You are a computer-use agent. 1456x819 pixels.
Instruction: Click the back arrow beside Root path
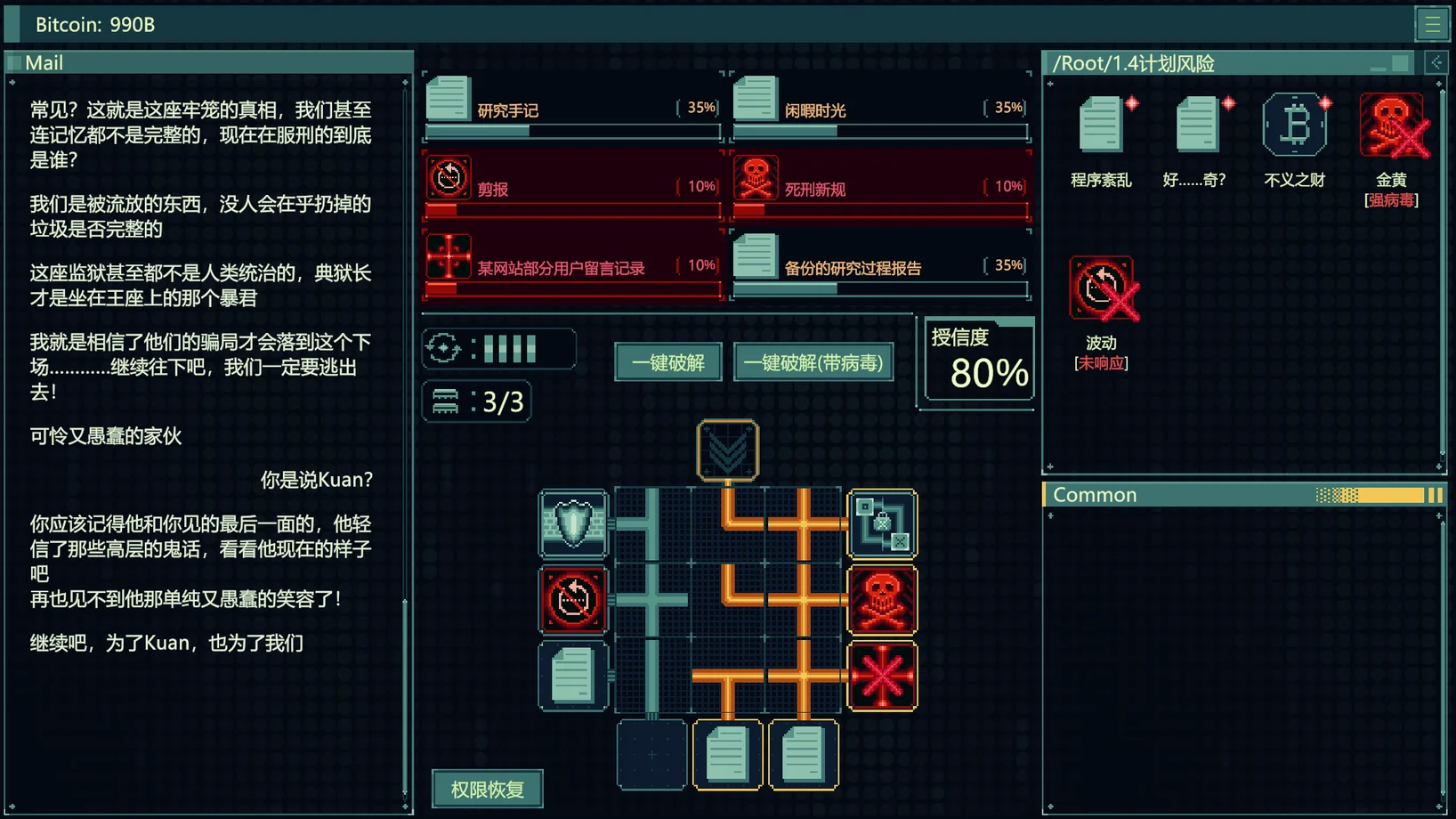[1436, 62]
